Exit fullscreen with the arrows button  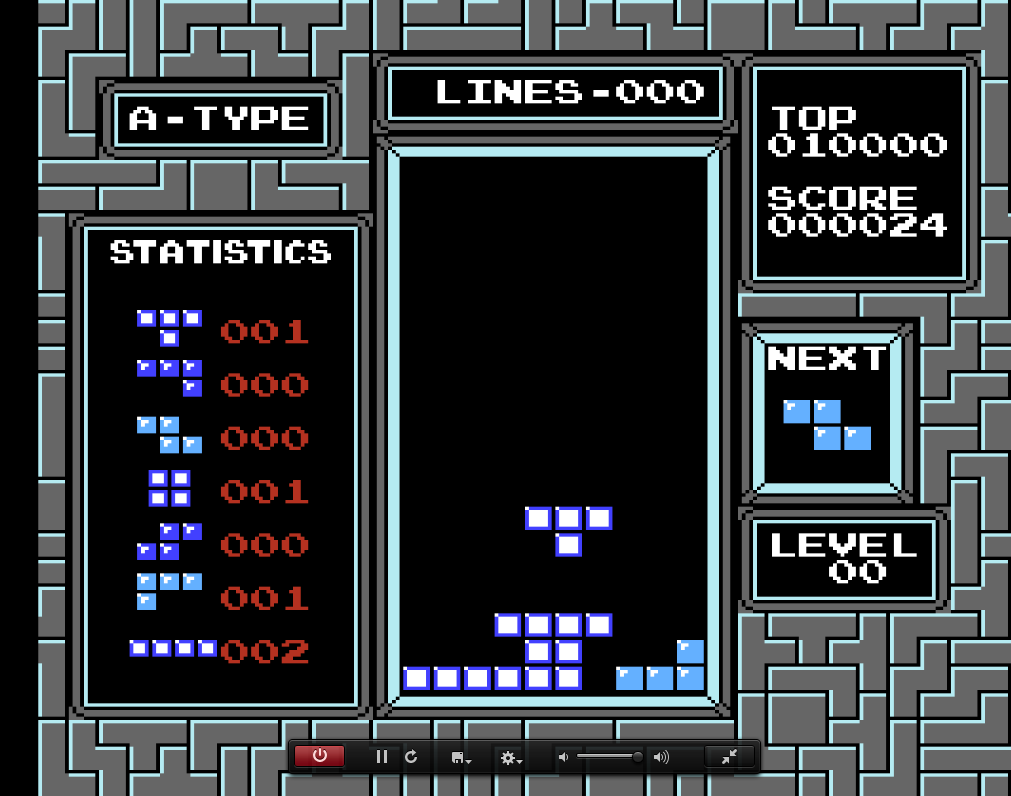[x=729, y=757]
